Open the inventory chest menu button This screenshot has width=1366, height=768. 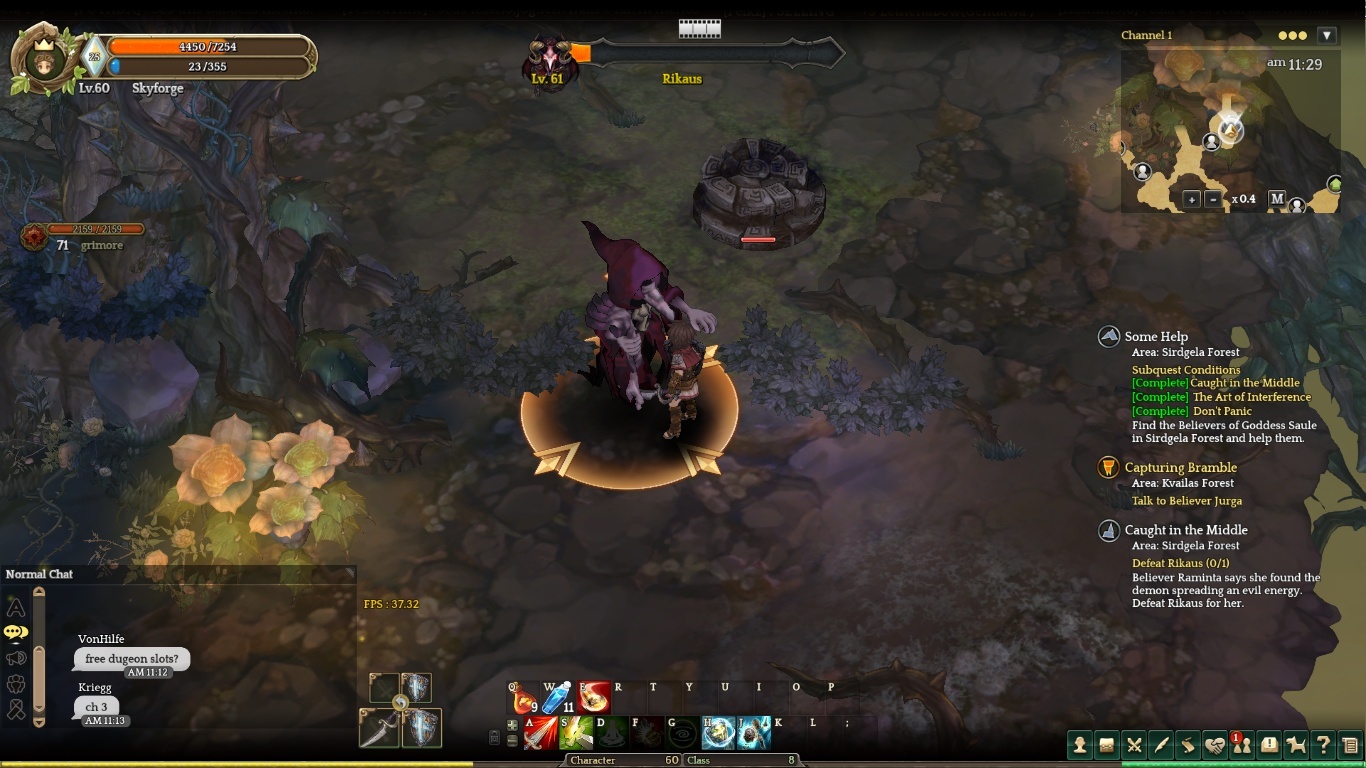click(x=1107, y=744)
